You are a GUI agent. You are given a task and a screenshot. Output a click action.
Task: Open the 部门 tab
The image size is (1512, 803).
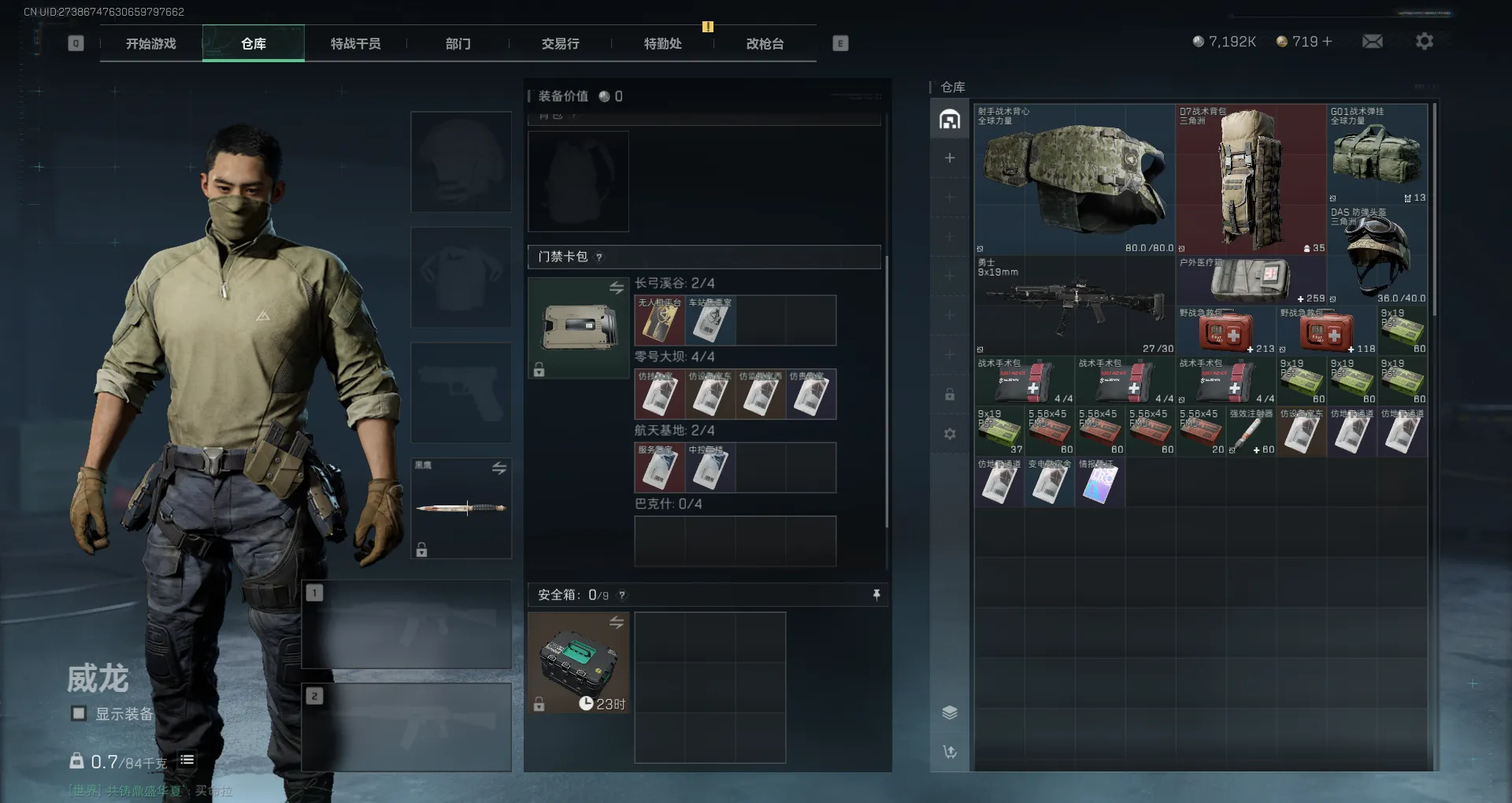point(458,44)
